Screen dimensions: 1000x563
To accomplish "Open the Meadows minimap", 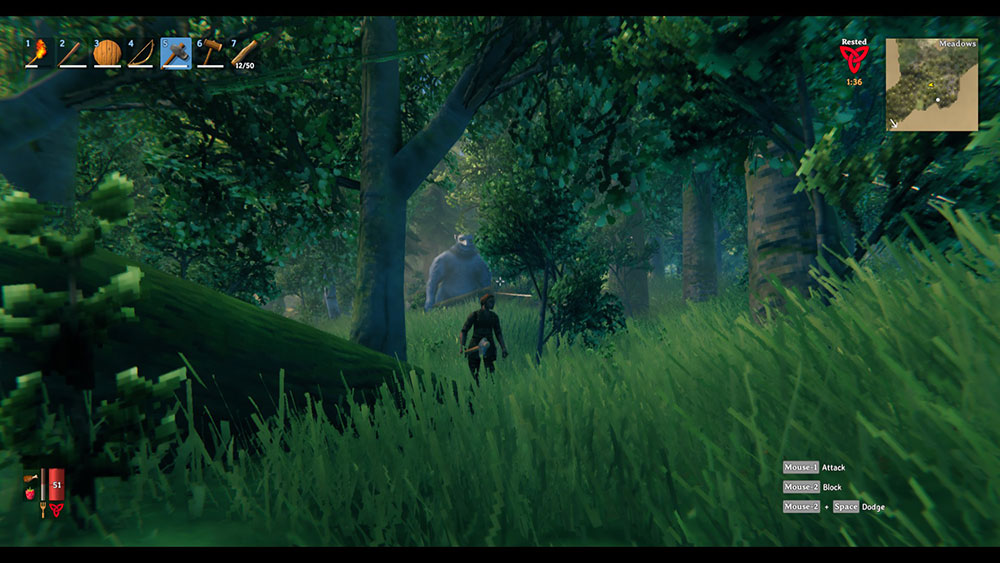I will point(931,85).
